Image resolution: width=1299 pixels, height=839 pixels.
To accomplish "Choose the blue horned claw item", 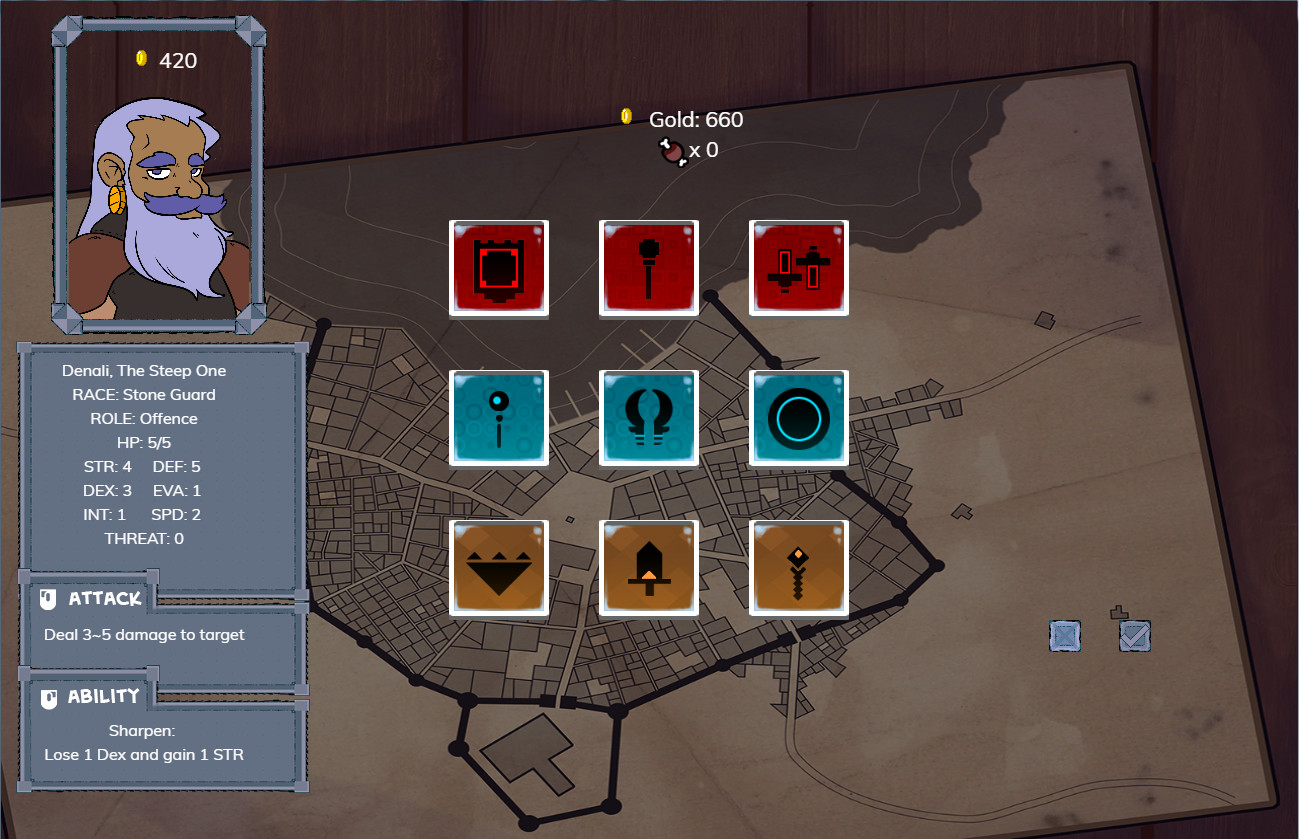I will [649, 418].
